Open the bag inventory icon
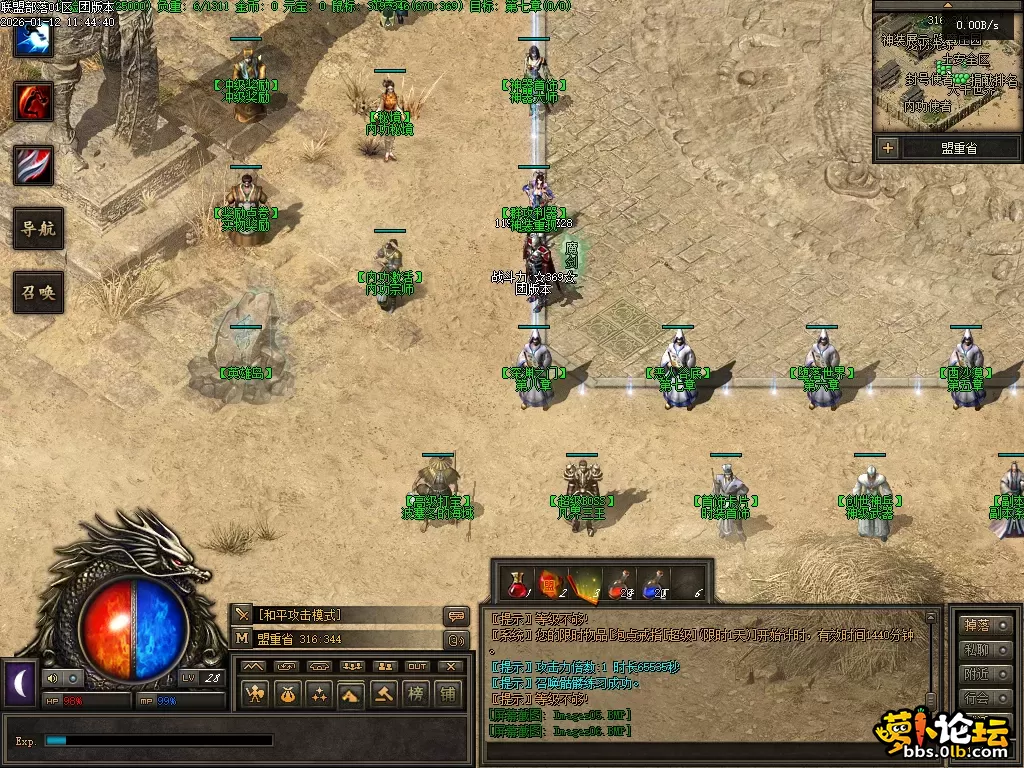 [287, 694]
